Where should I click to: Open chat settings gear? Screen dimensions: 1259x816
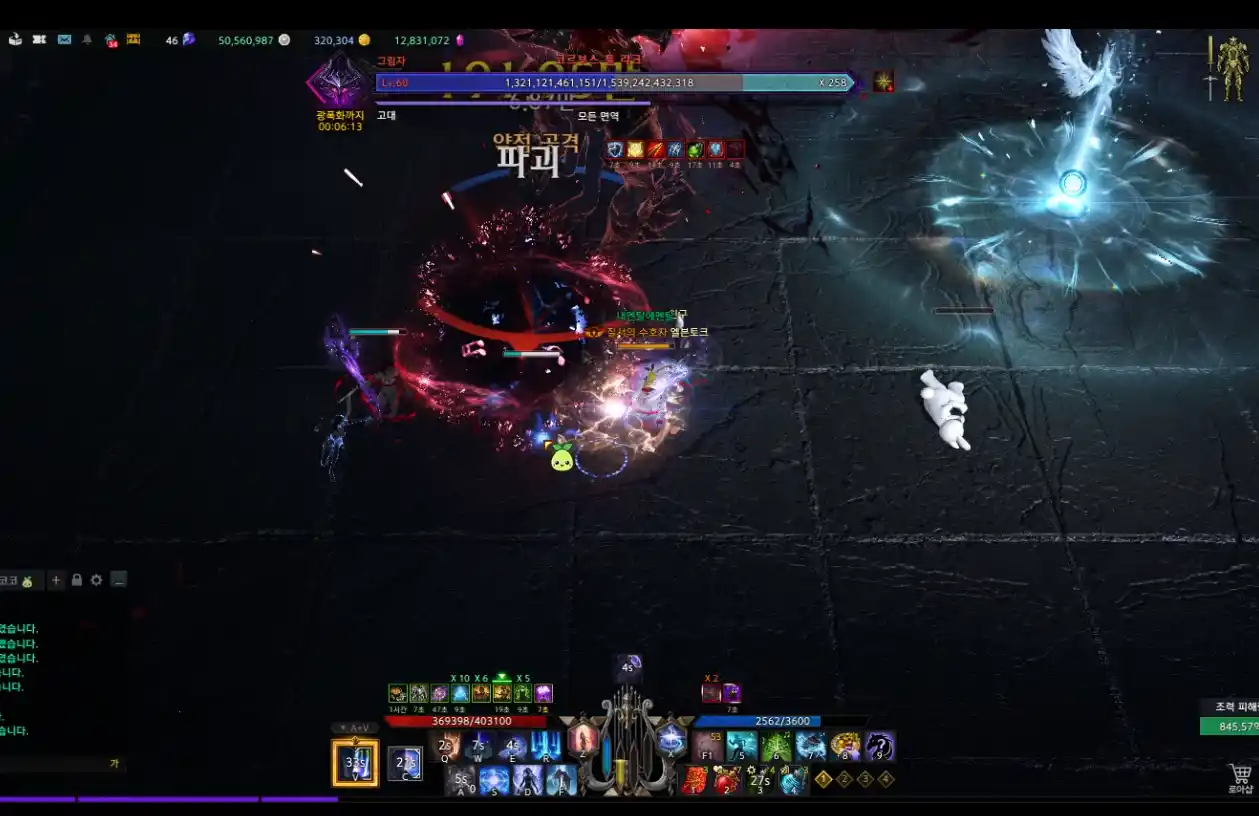click(x=96, y=580)
